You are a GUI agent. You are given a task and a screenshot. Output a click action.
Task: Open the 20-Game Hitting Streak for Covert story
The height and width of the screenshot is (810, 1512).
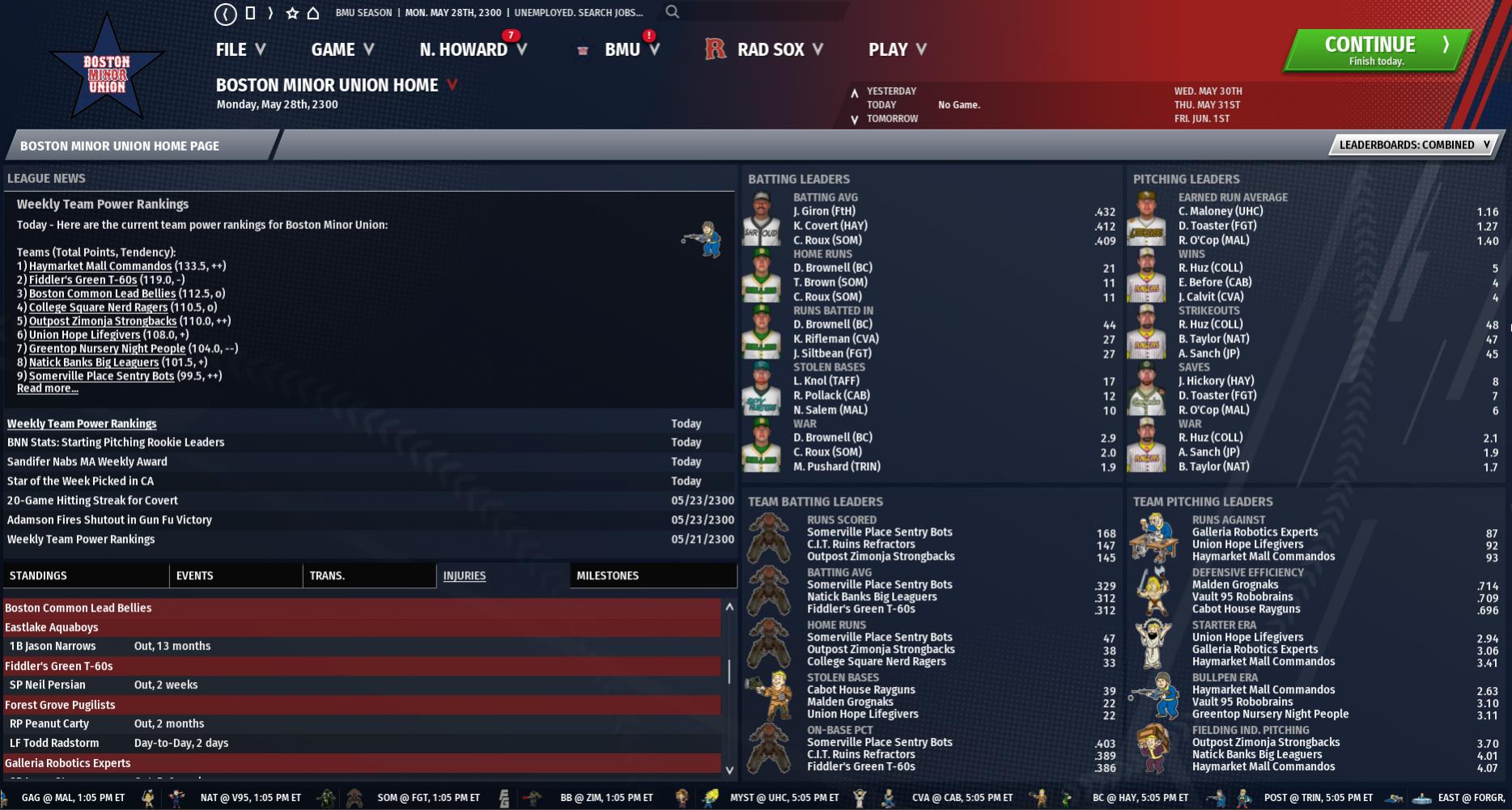pyautogui.click(x=92, y=500)
